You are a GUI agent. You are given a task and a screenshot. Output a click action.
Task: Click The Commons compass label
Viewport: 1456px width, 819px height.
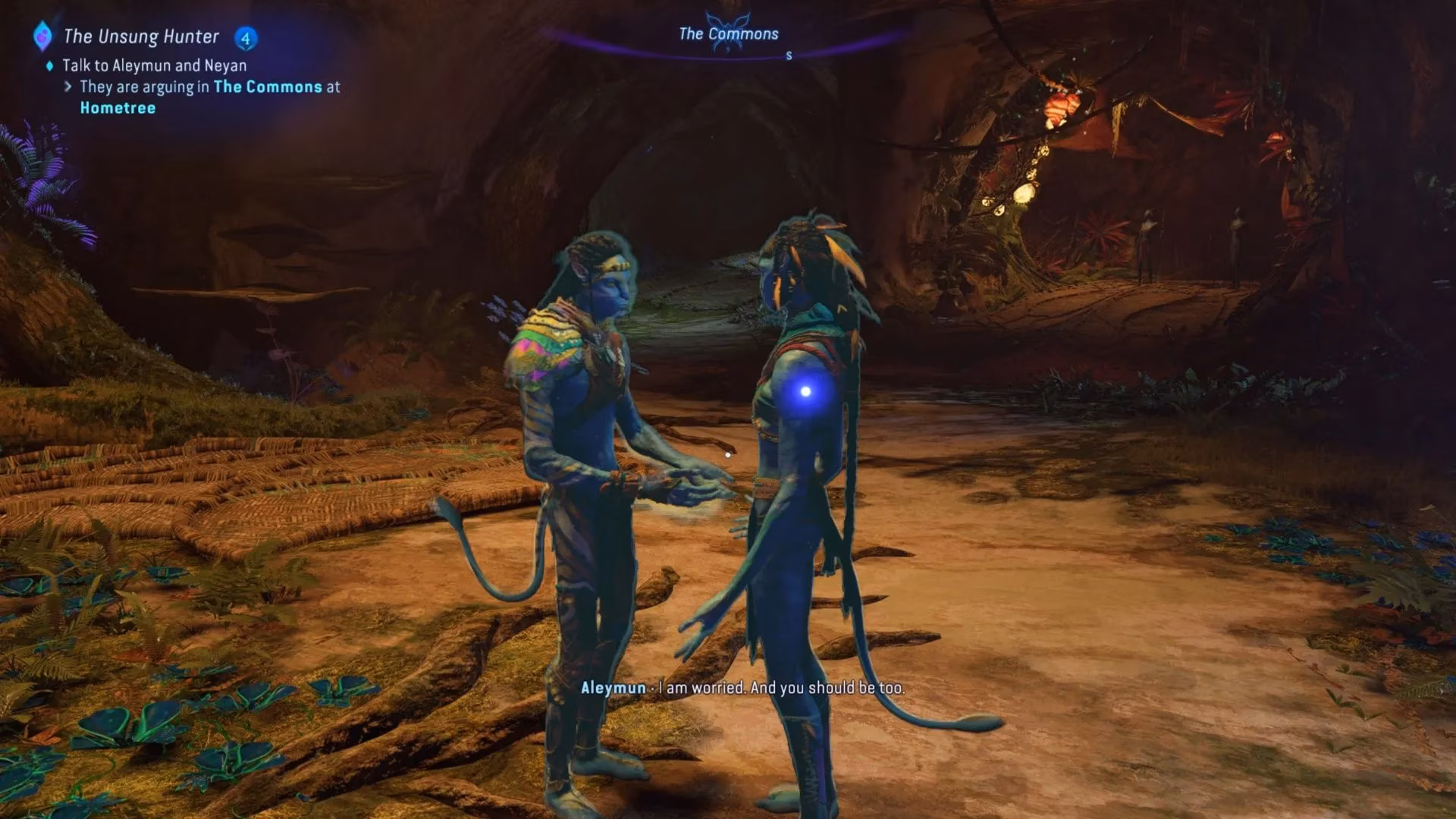pyautogui.click(x=728, y=34)
